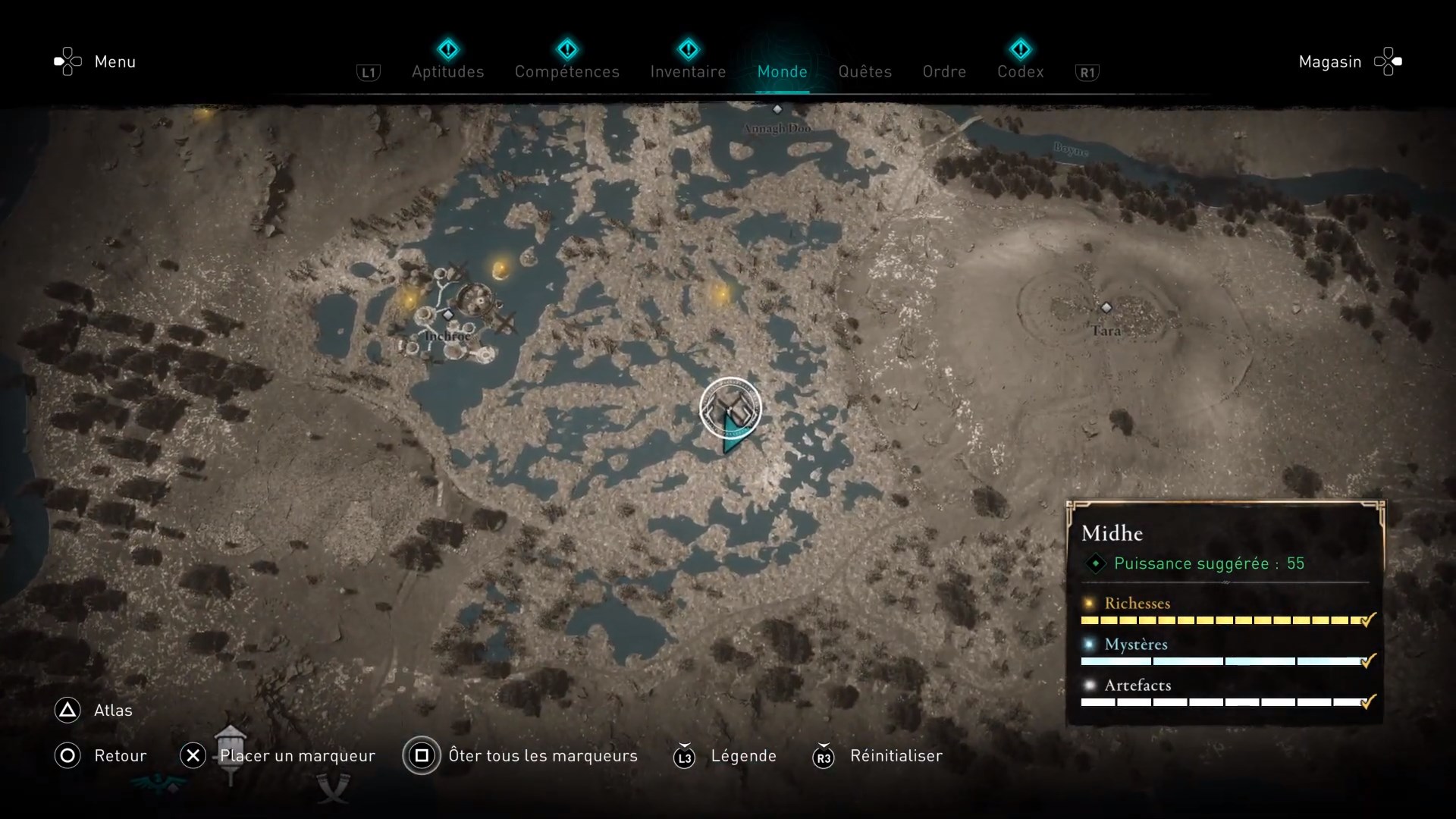Click Ôter tous les marqueurs
The image size is (1456, 819).
pos(543,756)
